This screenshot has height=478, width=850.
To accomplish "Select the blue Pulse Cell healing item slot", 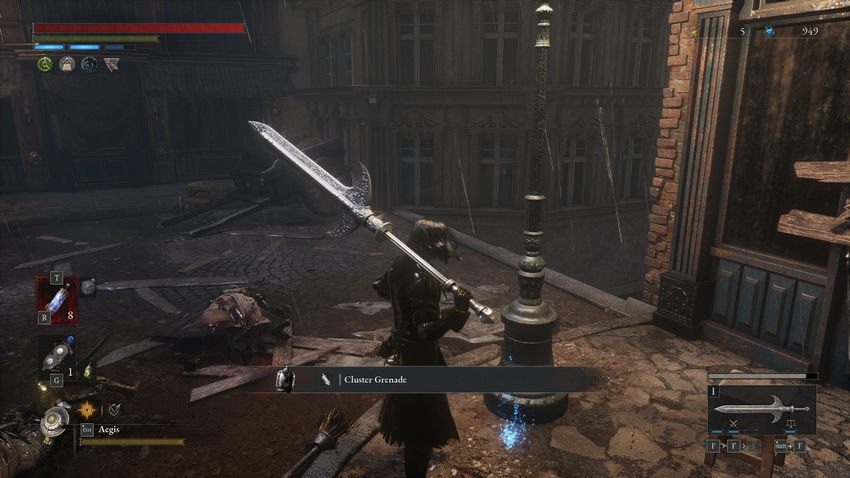I will pyautogui.click(x=56, y=301).
